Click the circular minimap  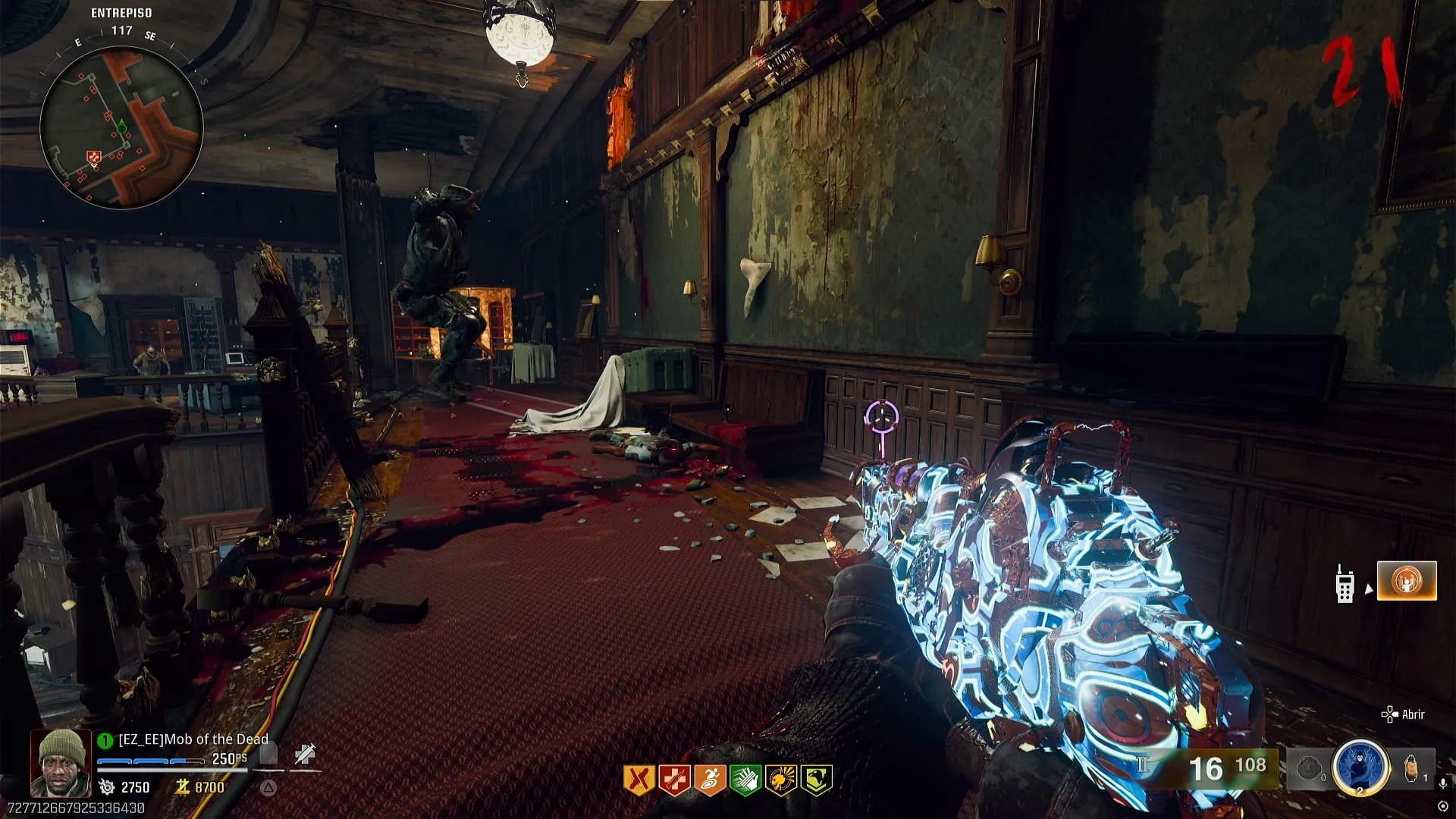[121, 127]
